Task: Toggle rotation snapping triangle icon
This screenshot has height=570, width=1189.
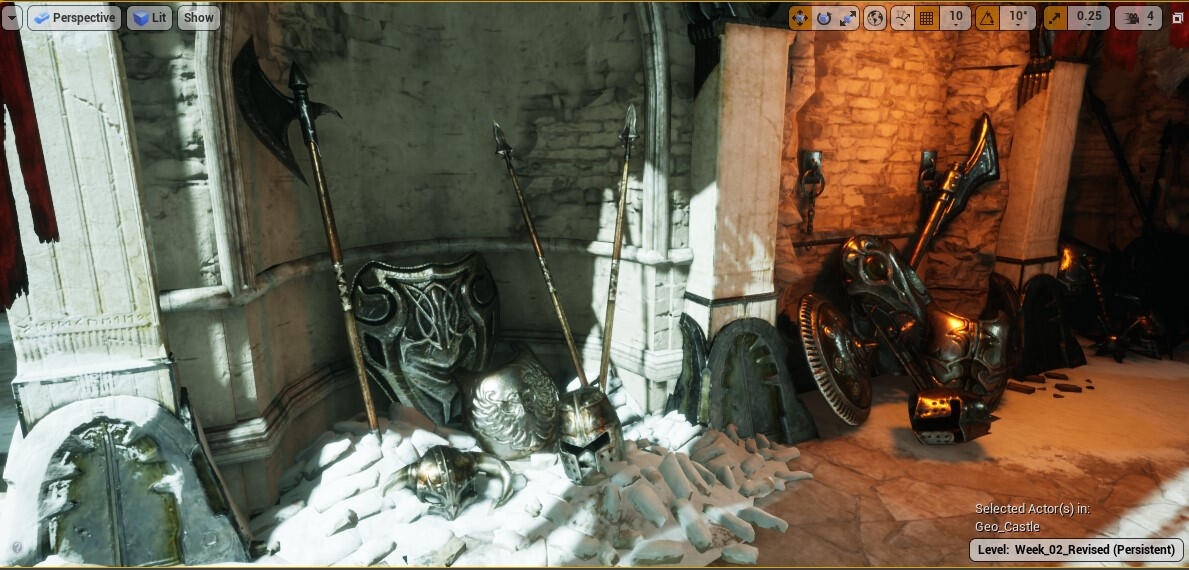Action: (x=987, y=18)
